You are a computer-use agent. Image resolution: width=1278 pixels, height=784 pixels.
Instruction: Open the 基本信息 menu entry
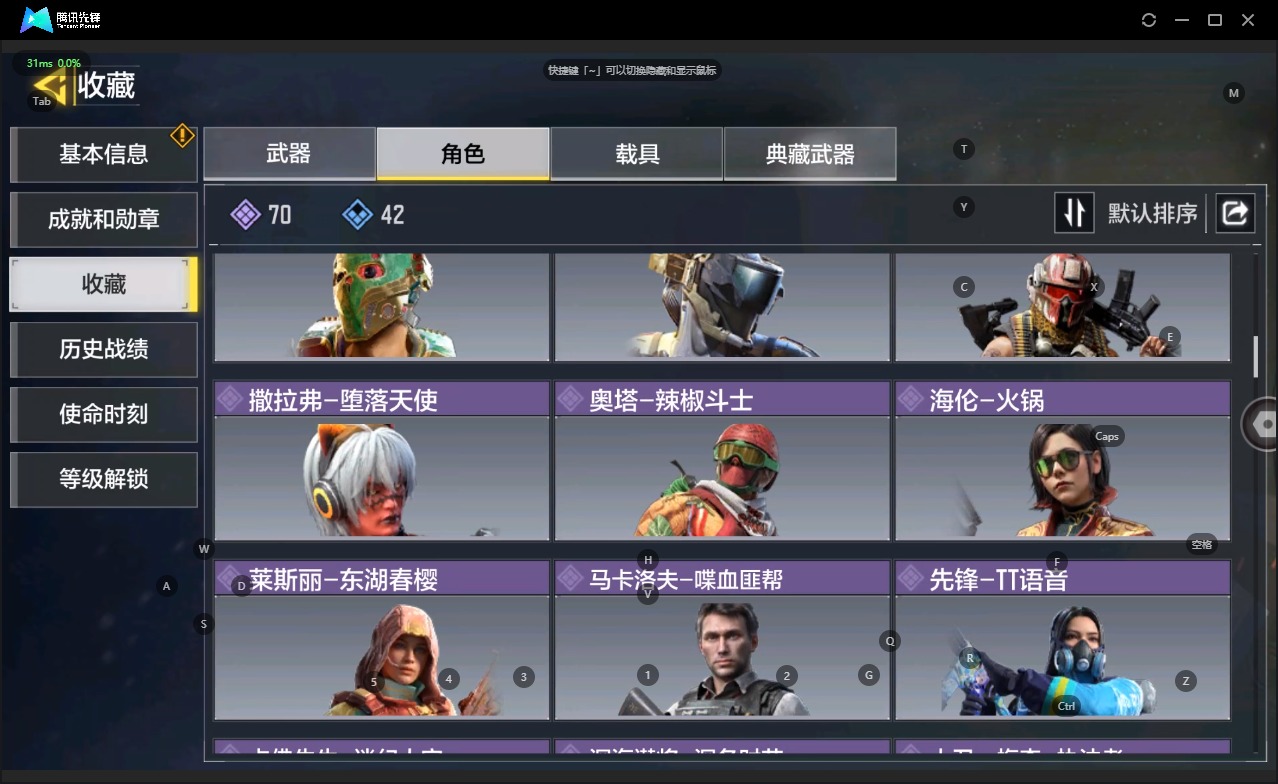click(103, 154)
